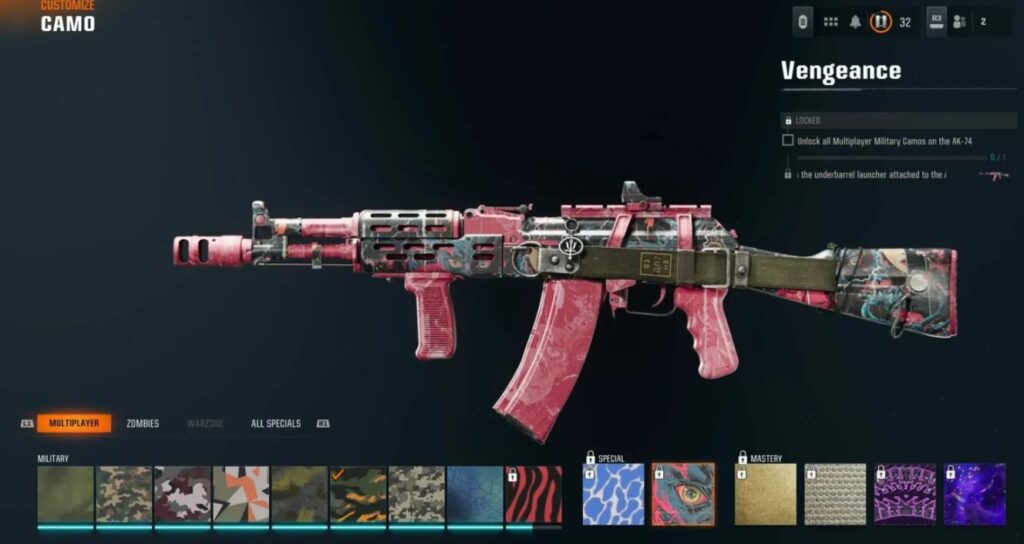Click the orange-ringed level token icon
The image size is (1024, 544).
tap(881, 21)
